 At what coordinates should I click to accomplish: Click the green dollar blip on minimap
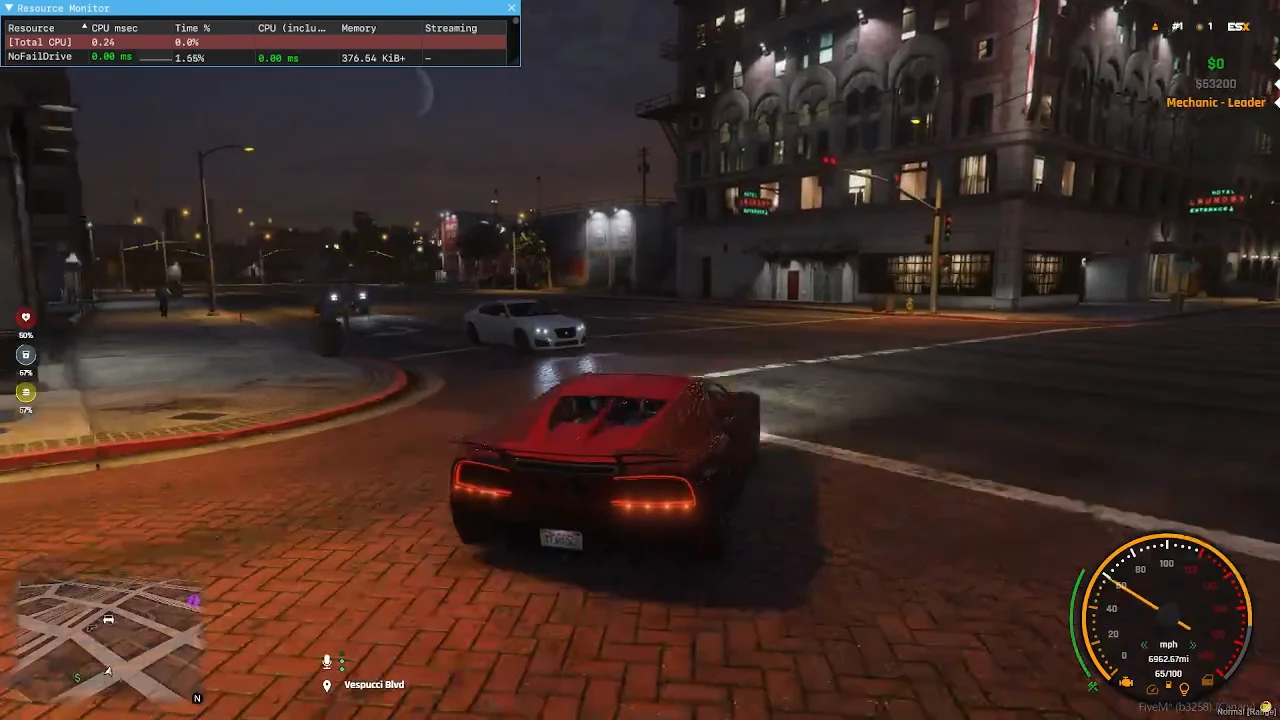pyautogui.click(x=78, y=678)
